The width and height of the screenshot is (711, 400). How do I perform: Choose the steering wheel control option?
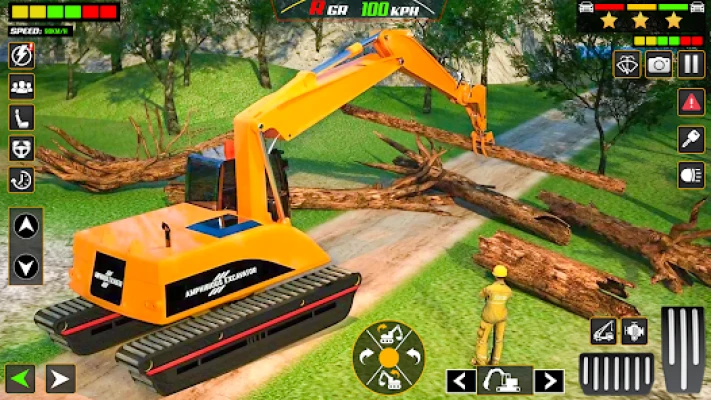[21, 148]
